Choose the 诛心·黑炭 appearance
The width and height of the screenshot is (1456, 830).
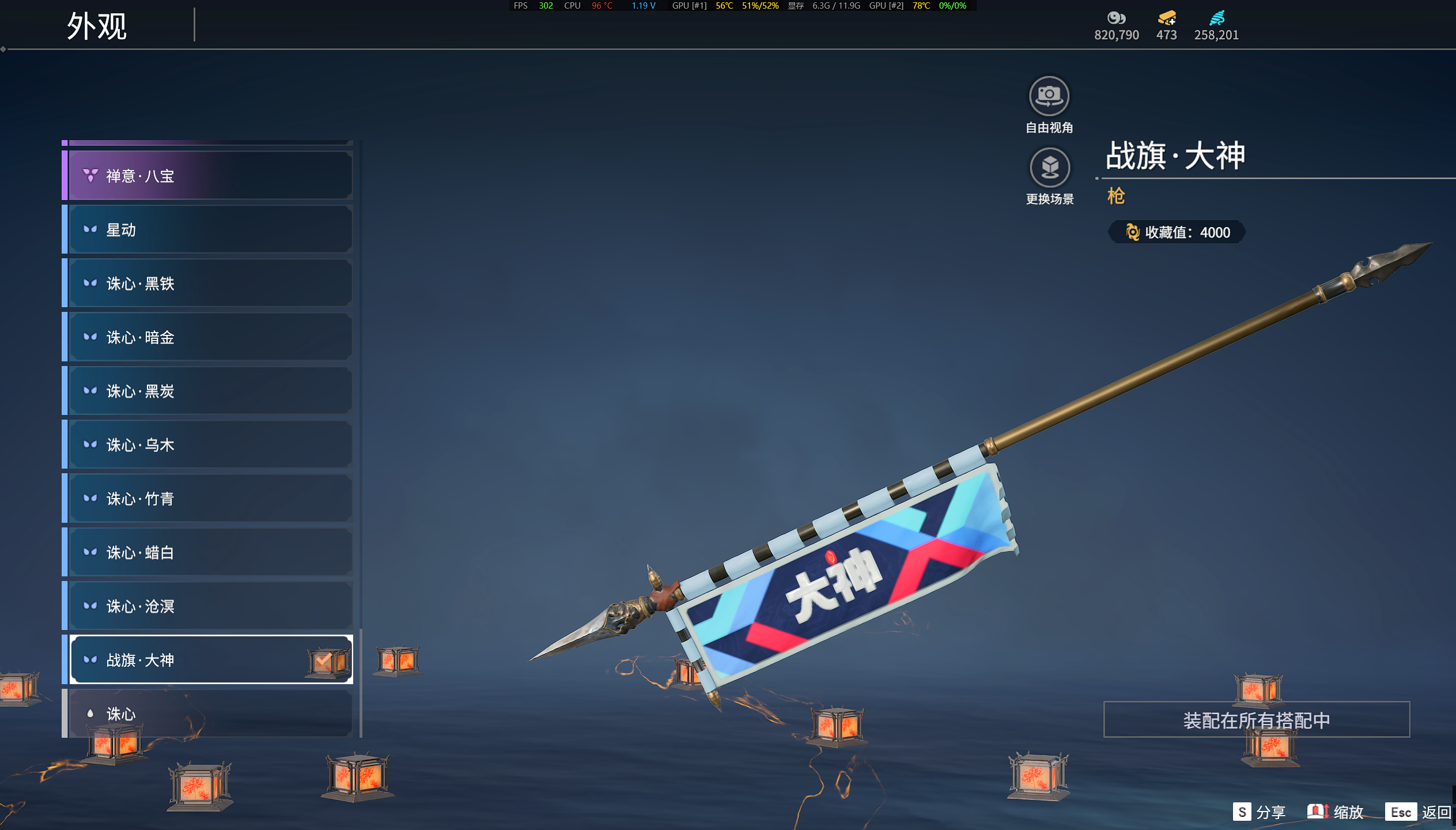pos(210,391)
